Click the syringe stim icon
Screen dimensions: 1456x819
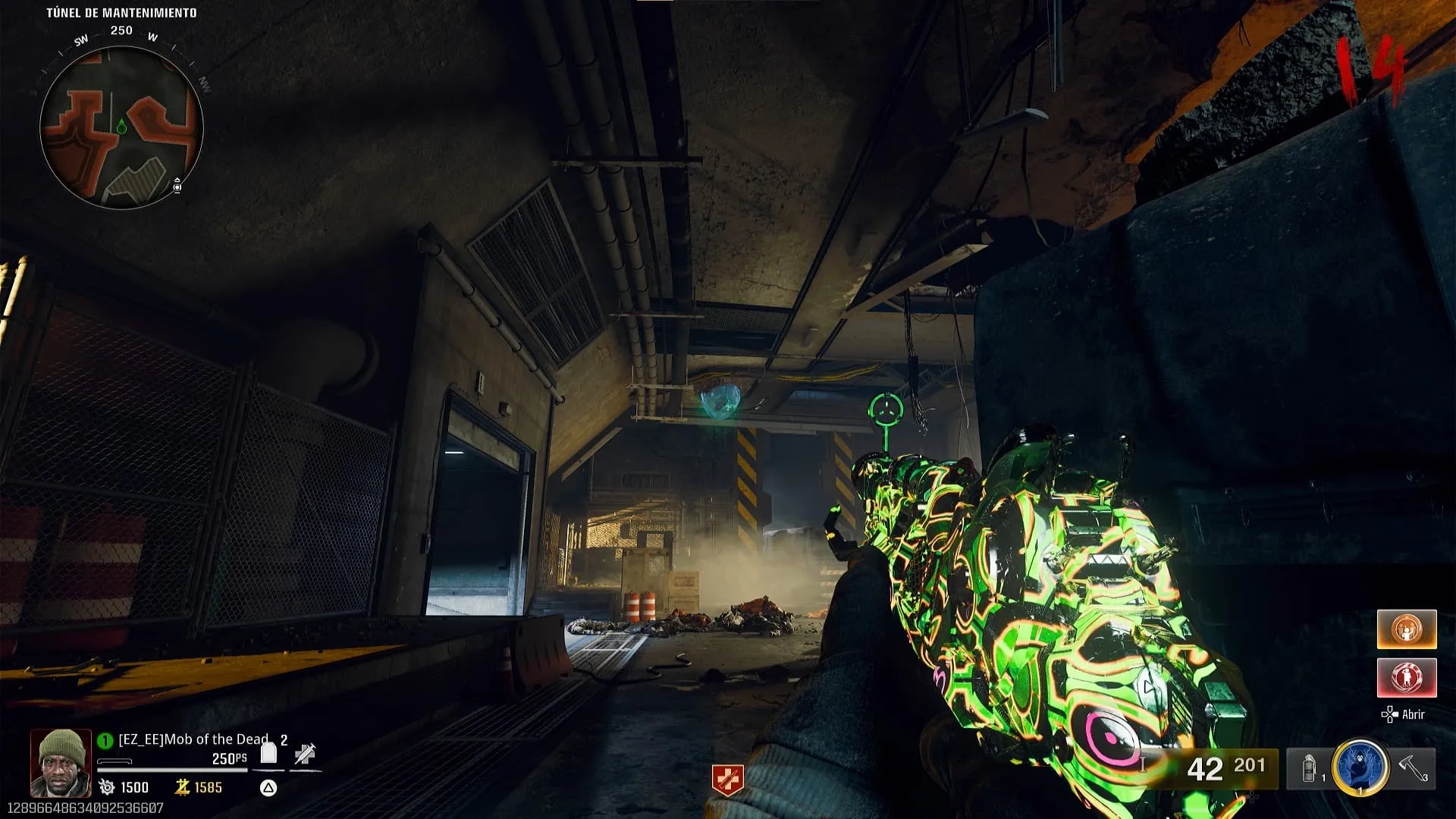(305, 754)
